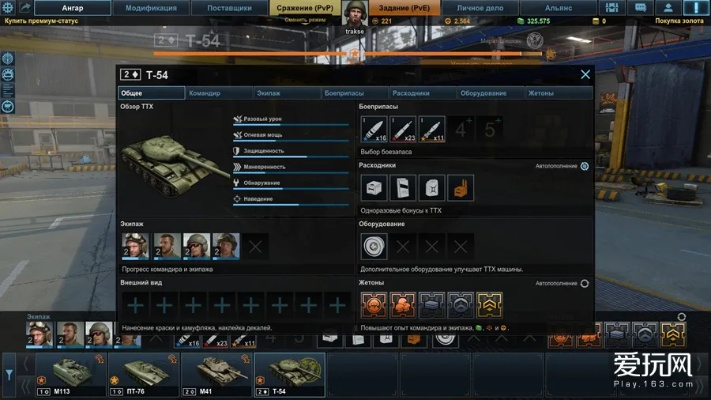Show the Расходники tab

tap(411, 93)
